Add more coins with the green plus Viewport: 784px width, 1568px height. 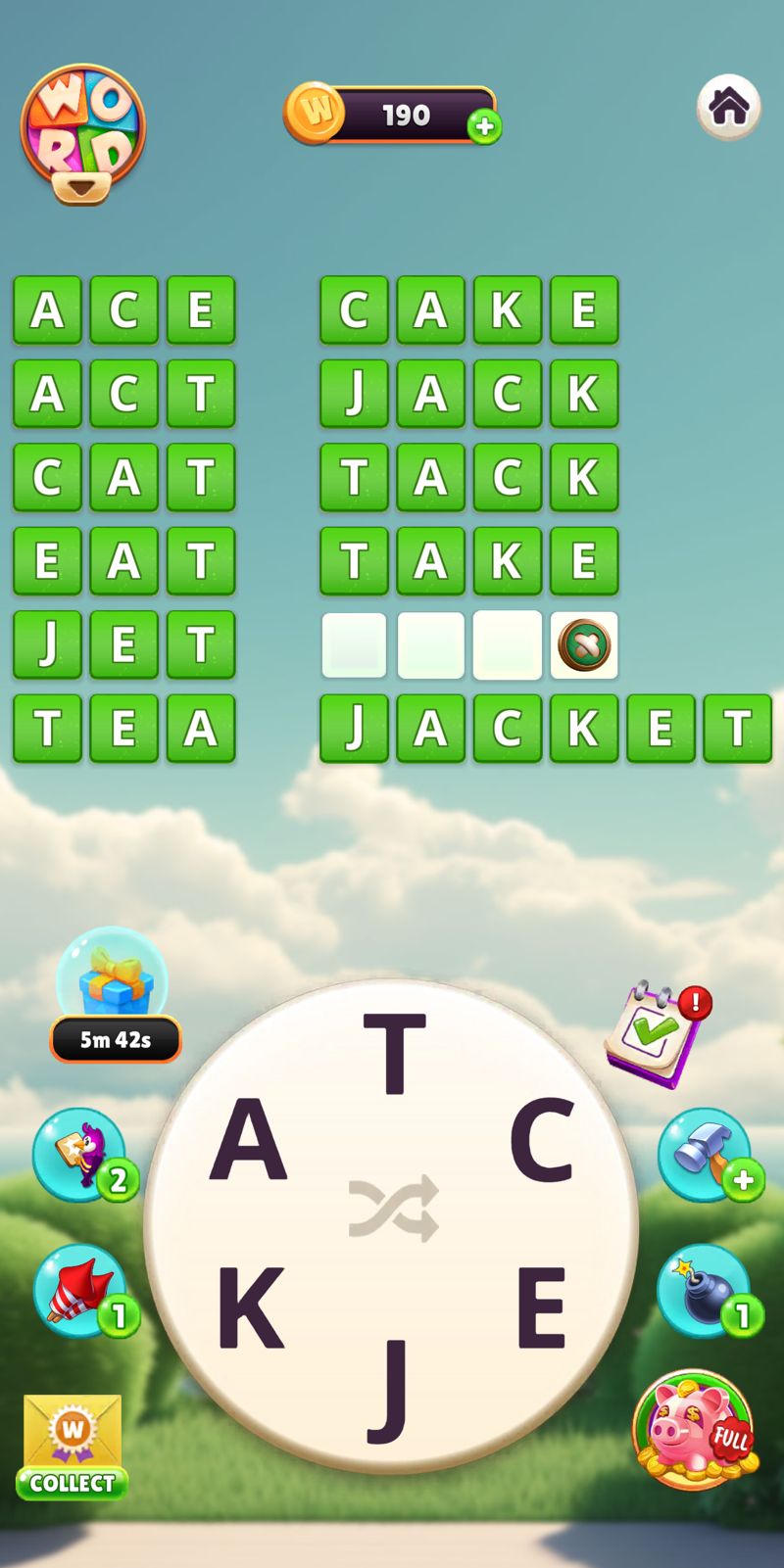484,126
